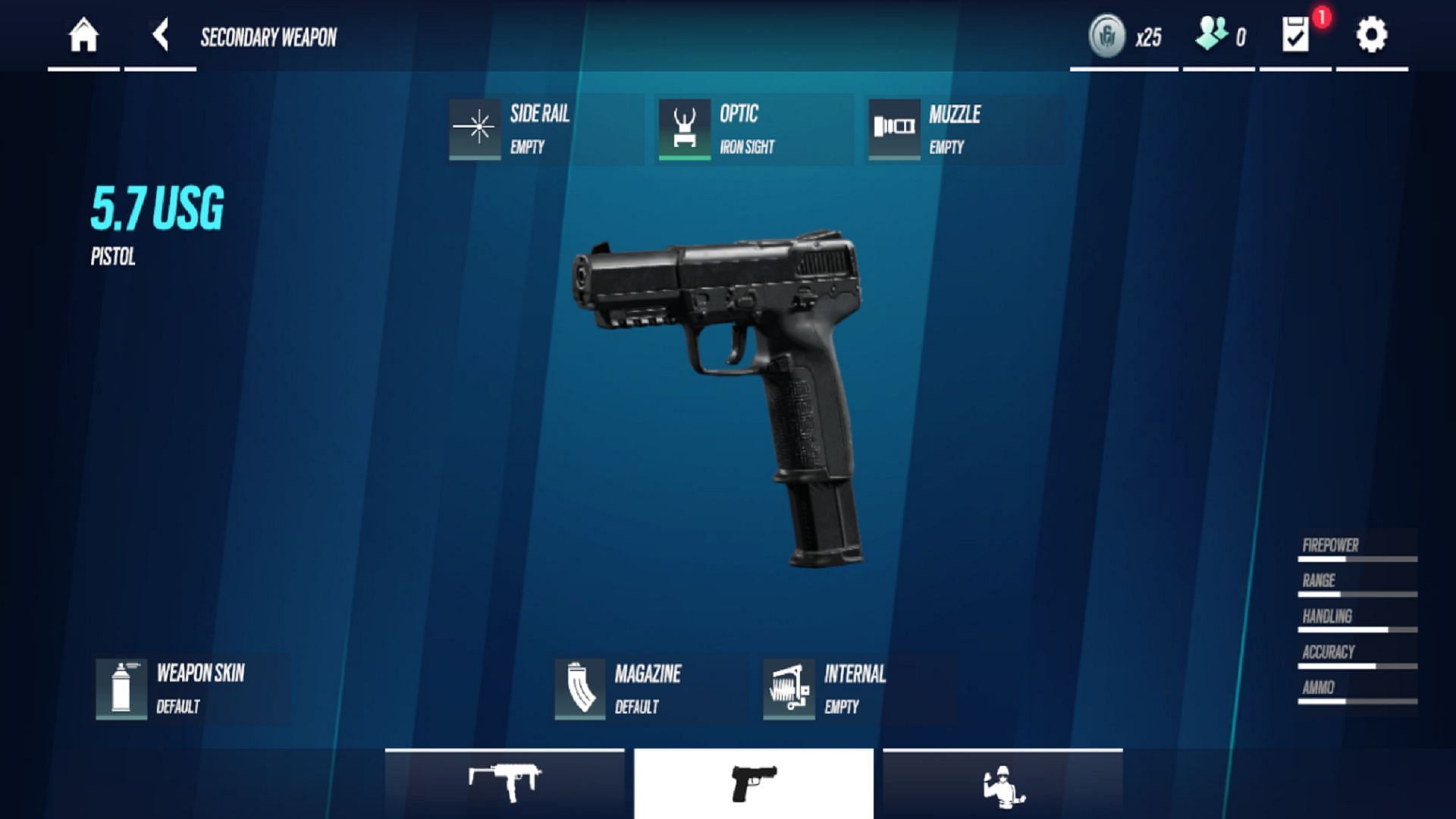The image size is (1456, 819).
Task: Open the Muzzle attachment slot
Action: click(x=964, y=129)
